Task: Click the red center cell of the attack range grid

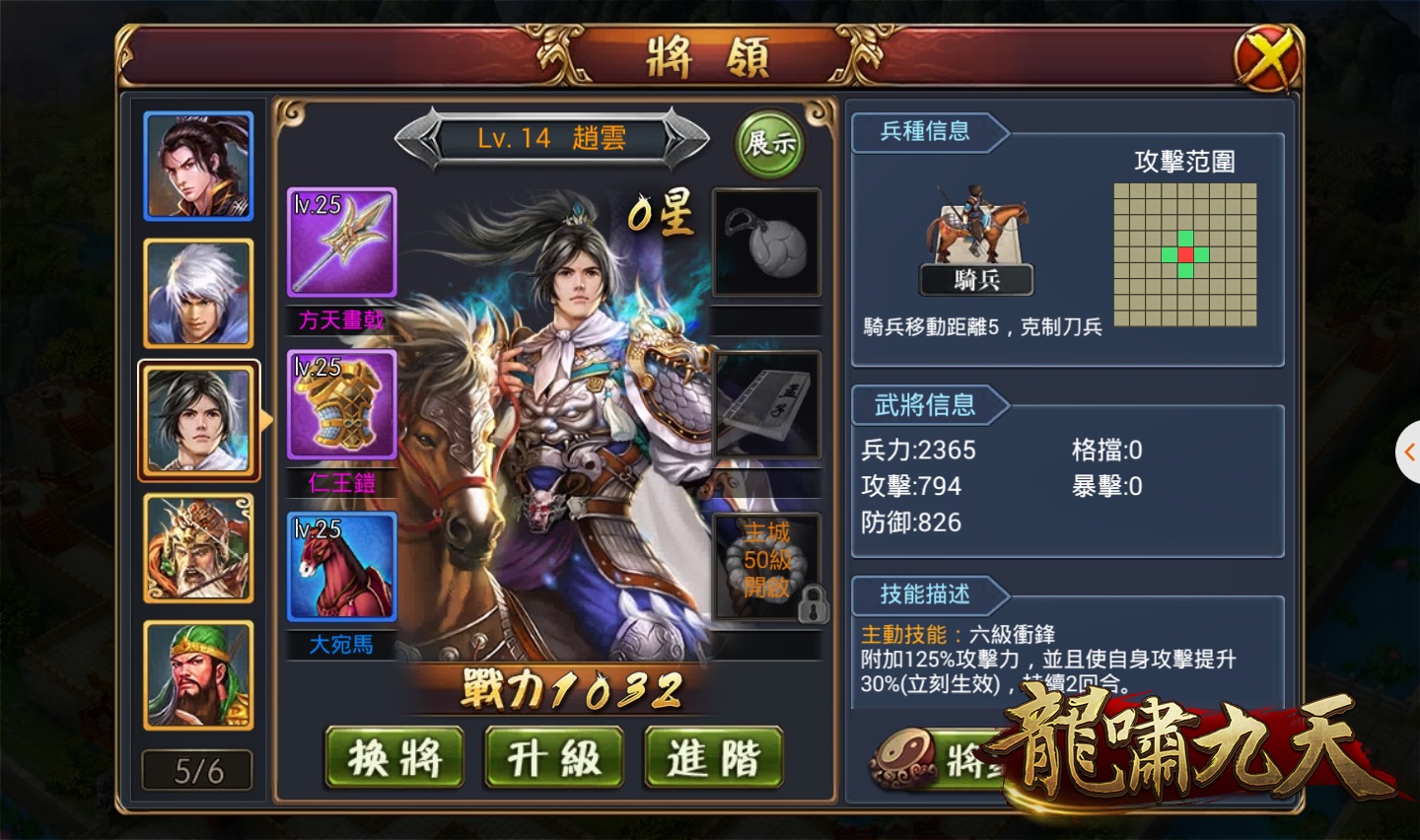Action: 1186,255
